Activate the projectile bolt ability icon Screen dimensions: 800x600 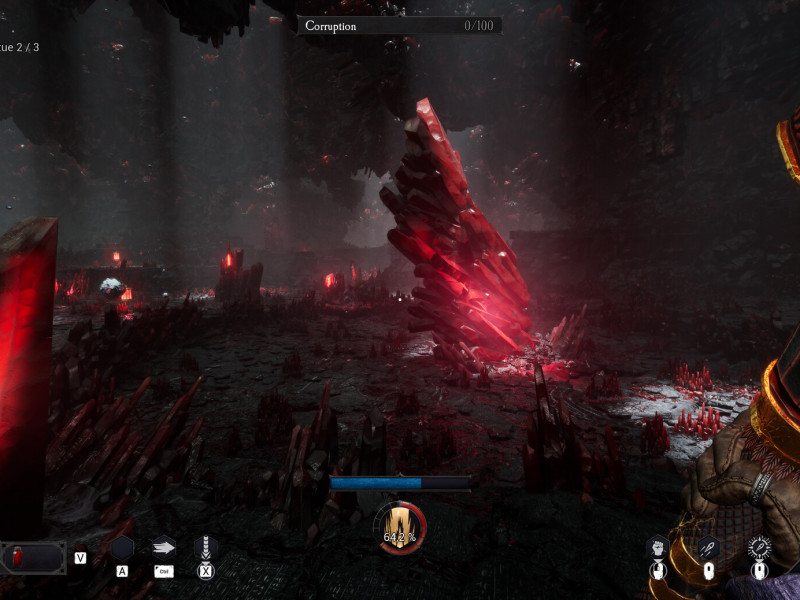tap(708, 548)
